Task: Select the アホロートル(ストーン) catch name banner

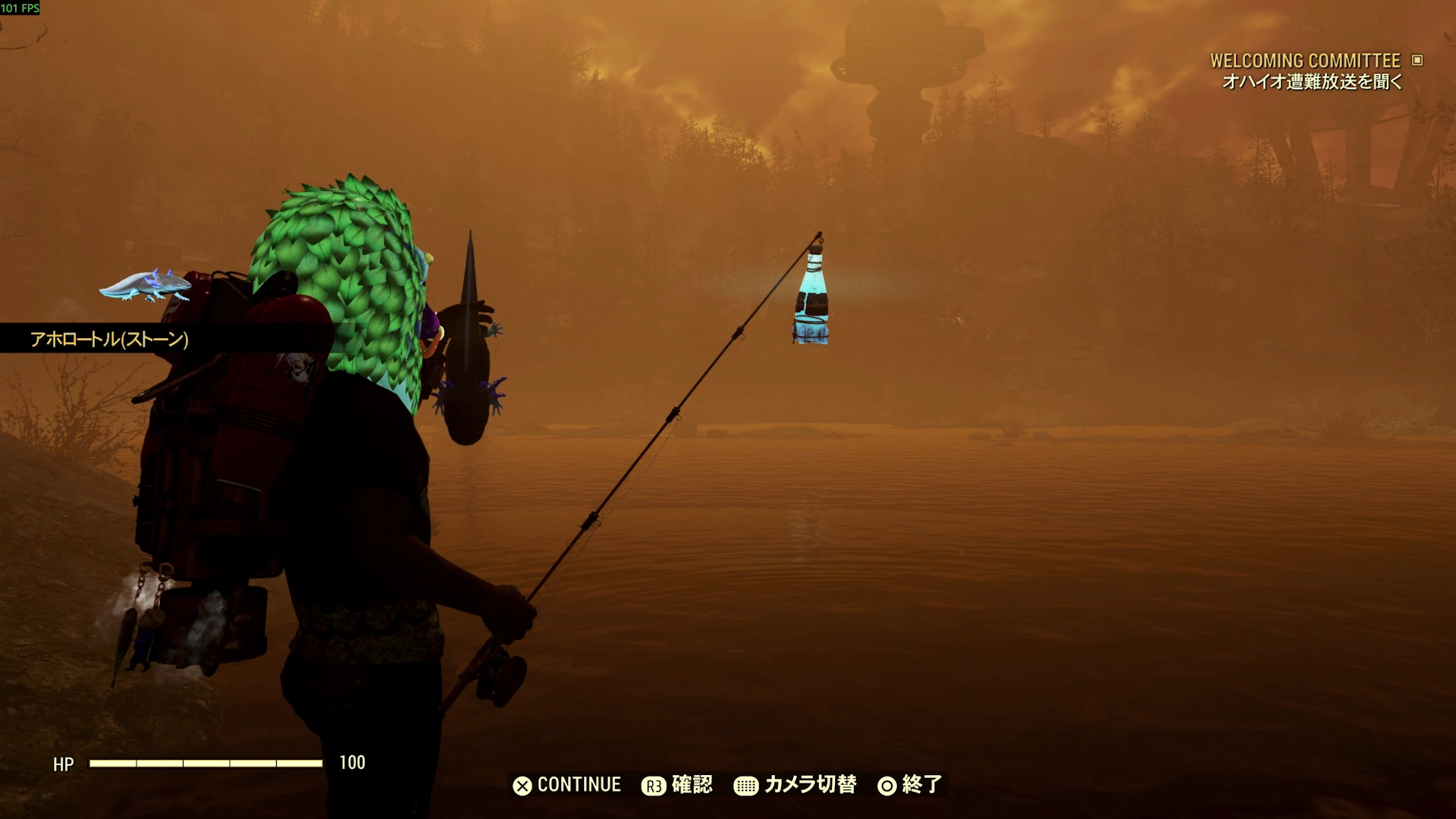Action: pyautogui.click(x=109, y=339)
